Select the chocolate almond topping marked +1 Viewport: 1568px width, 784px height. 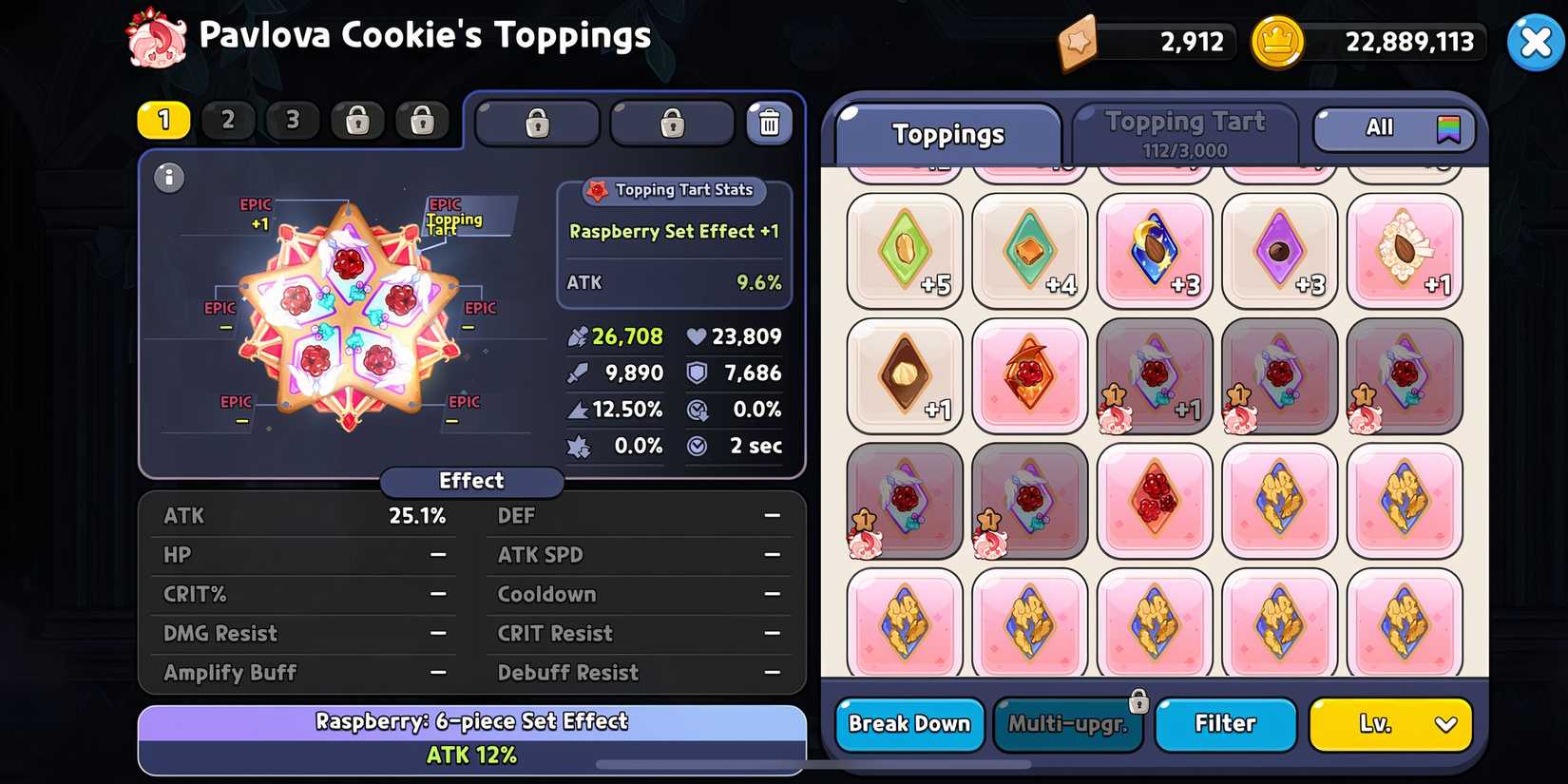pyautogui.click(x=904, y=374)
